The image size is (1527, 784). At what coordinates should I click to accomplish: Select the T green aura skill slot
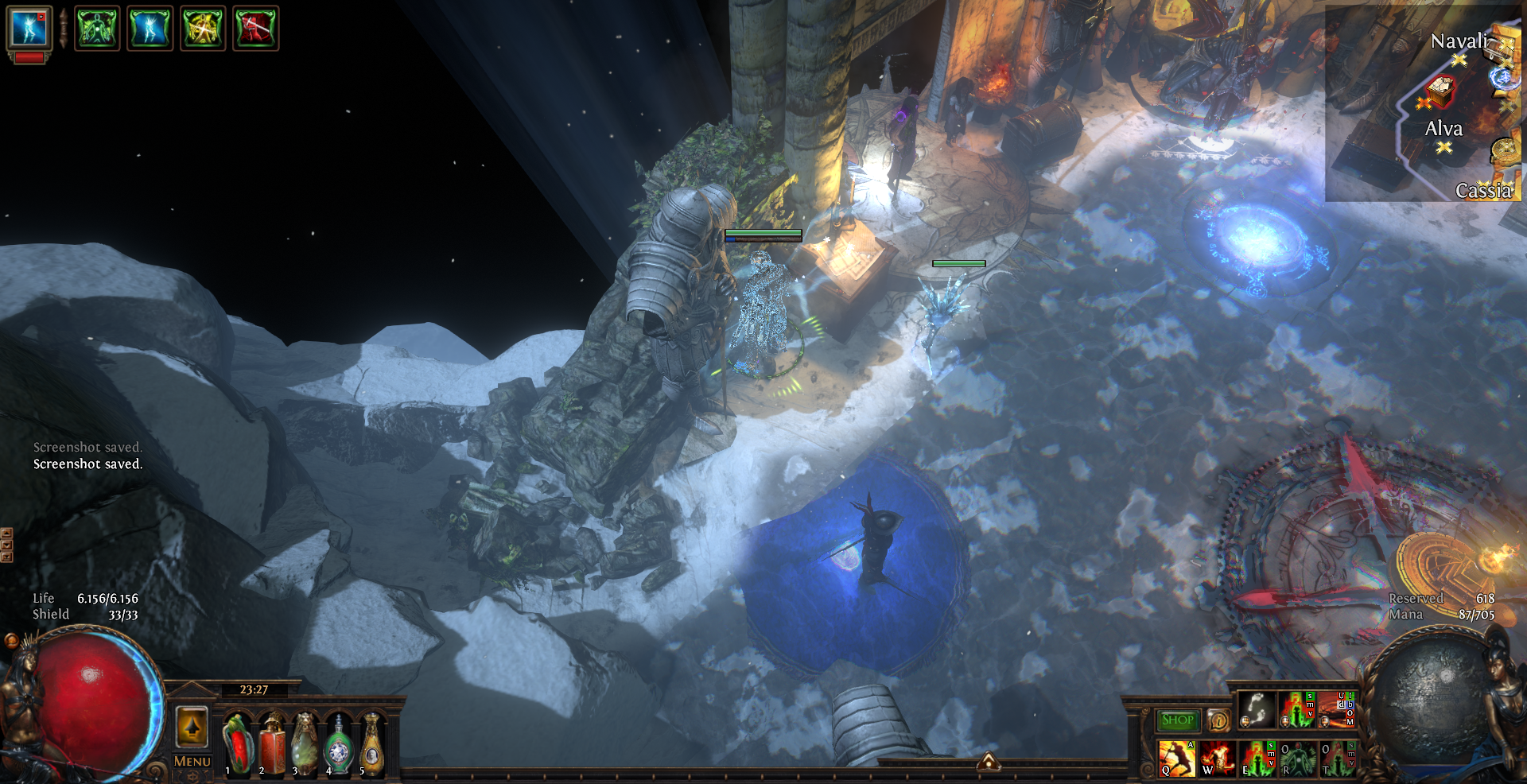tap(1338, 758)
